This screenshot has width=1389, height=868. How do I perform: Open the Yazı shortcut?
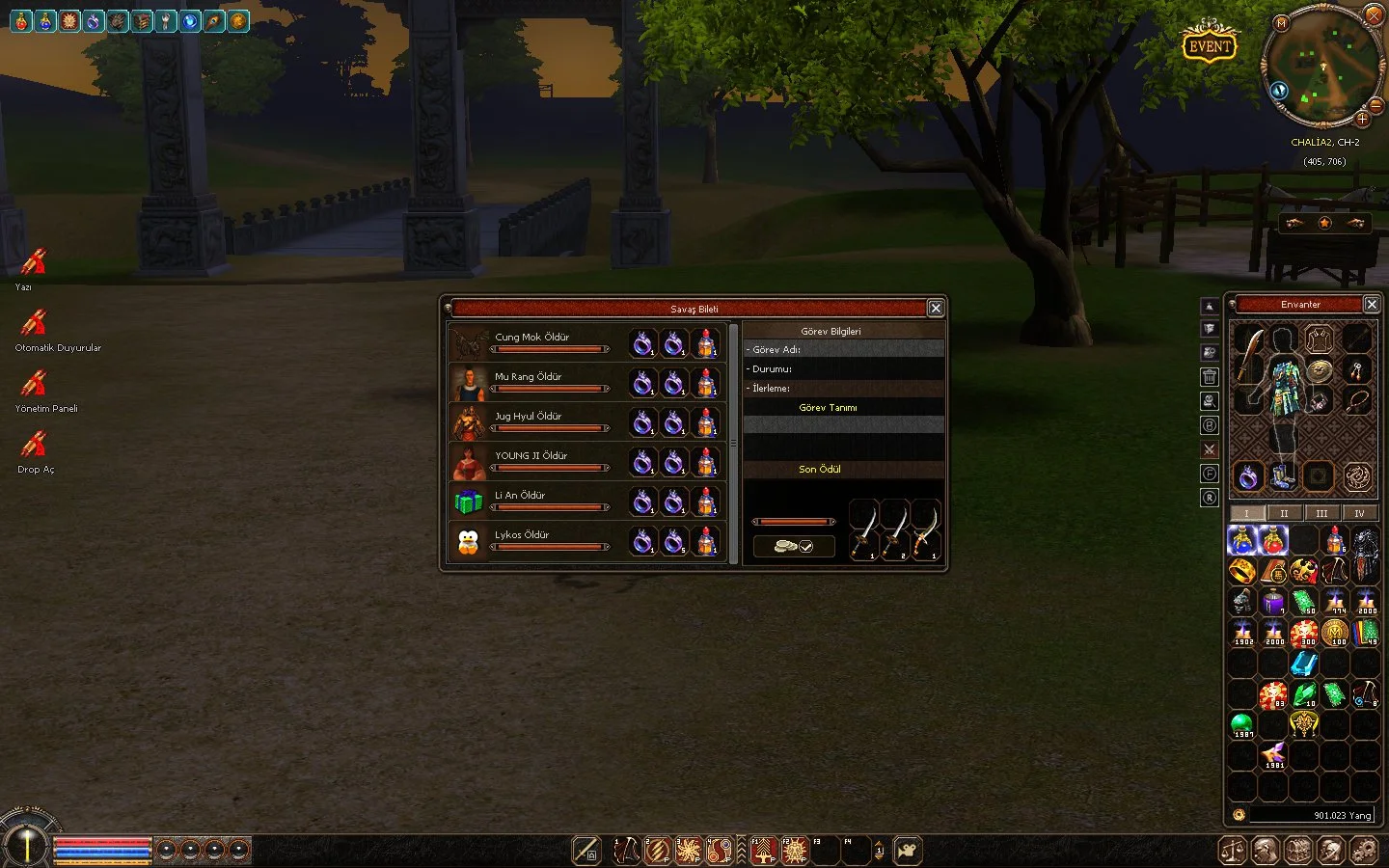pos(34,262)
